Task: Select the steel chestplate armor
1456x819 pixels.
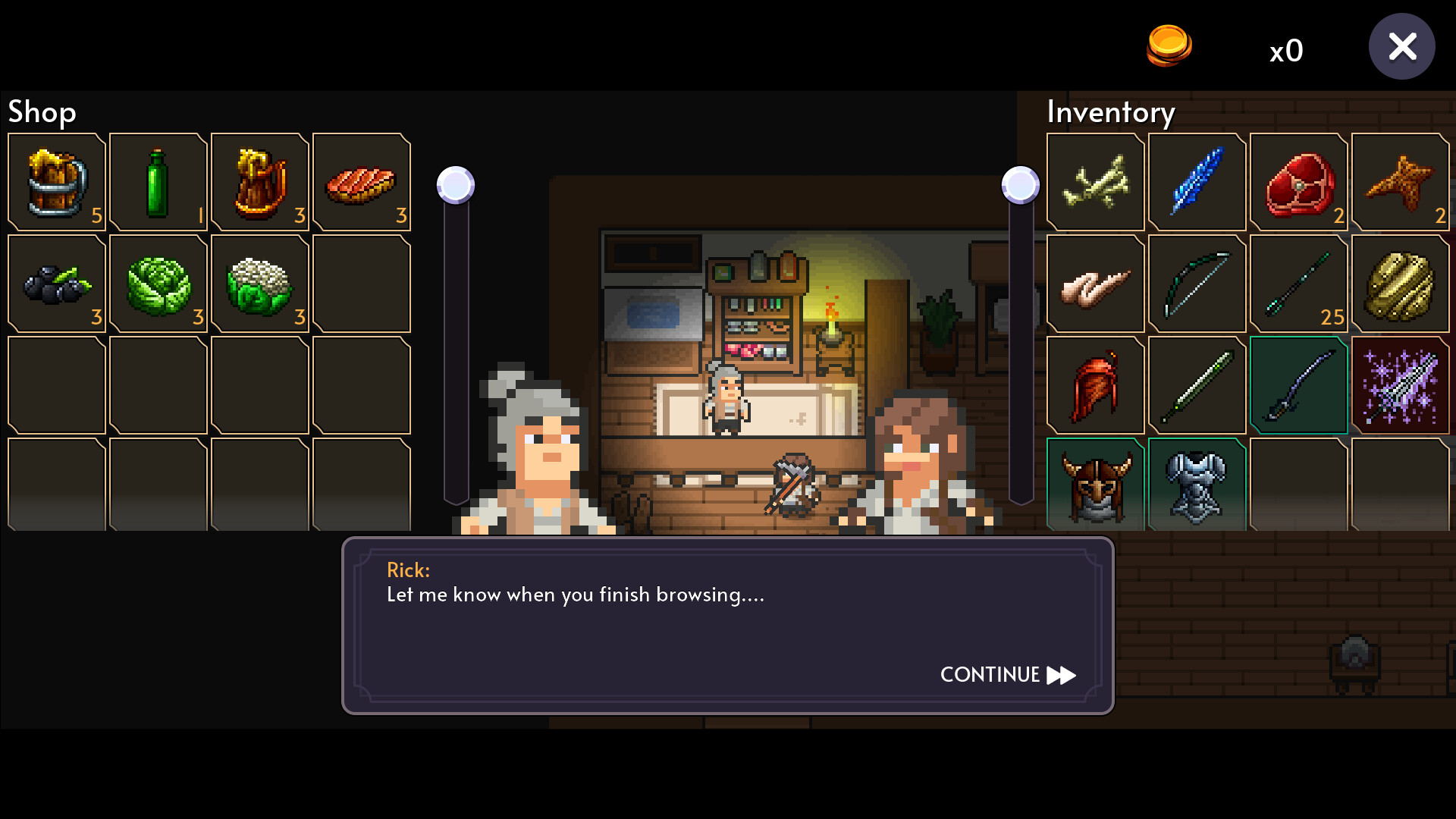Action: (1197, 485)
